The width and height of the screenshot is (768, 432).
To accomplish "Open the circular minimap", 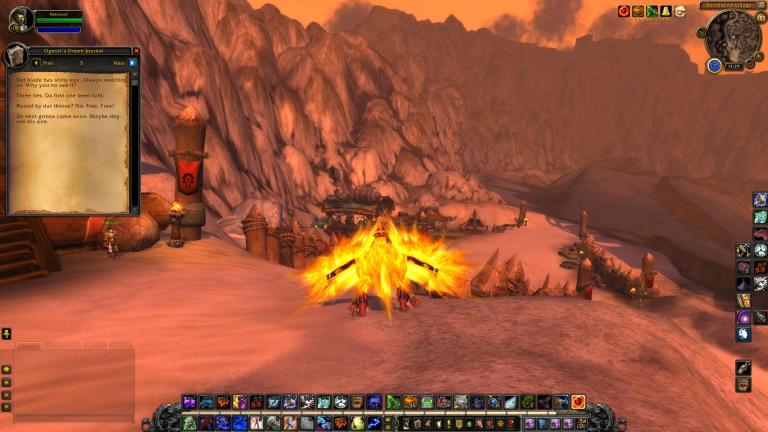I will pos(733,37).
